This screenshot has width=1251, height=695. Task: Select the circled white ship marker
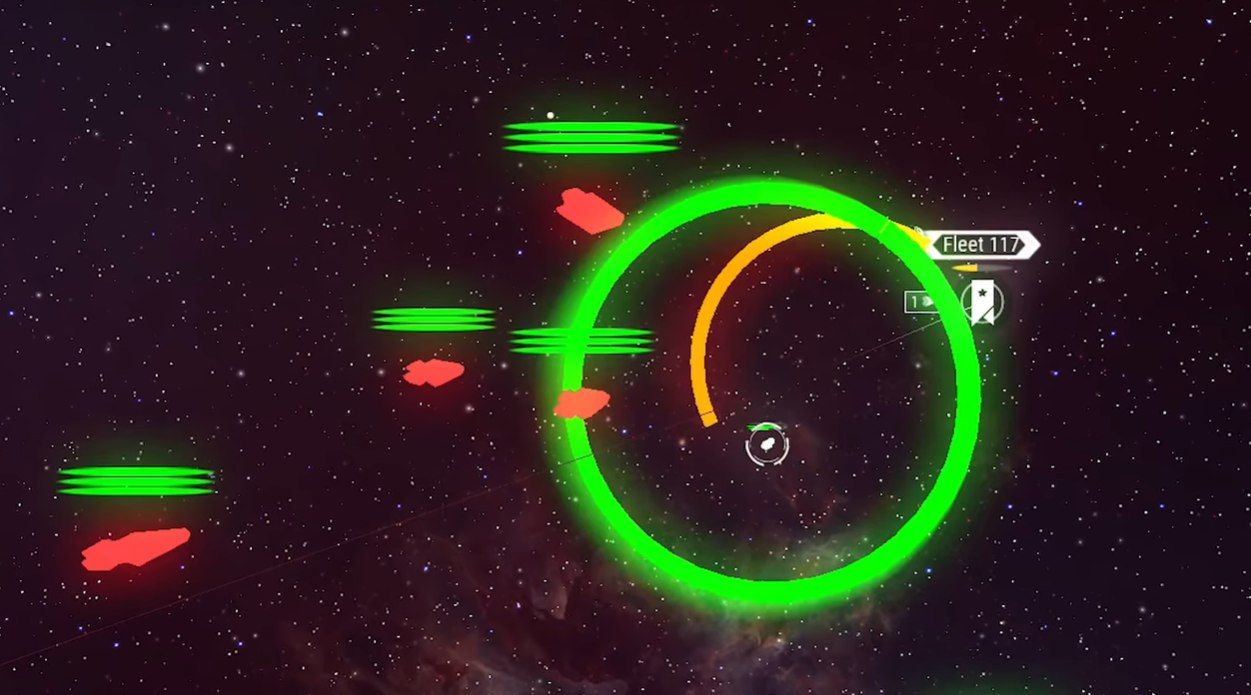[767, 444]
